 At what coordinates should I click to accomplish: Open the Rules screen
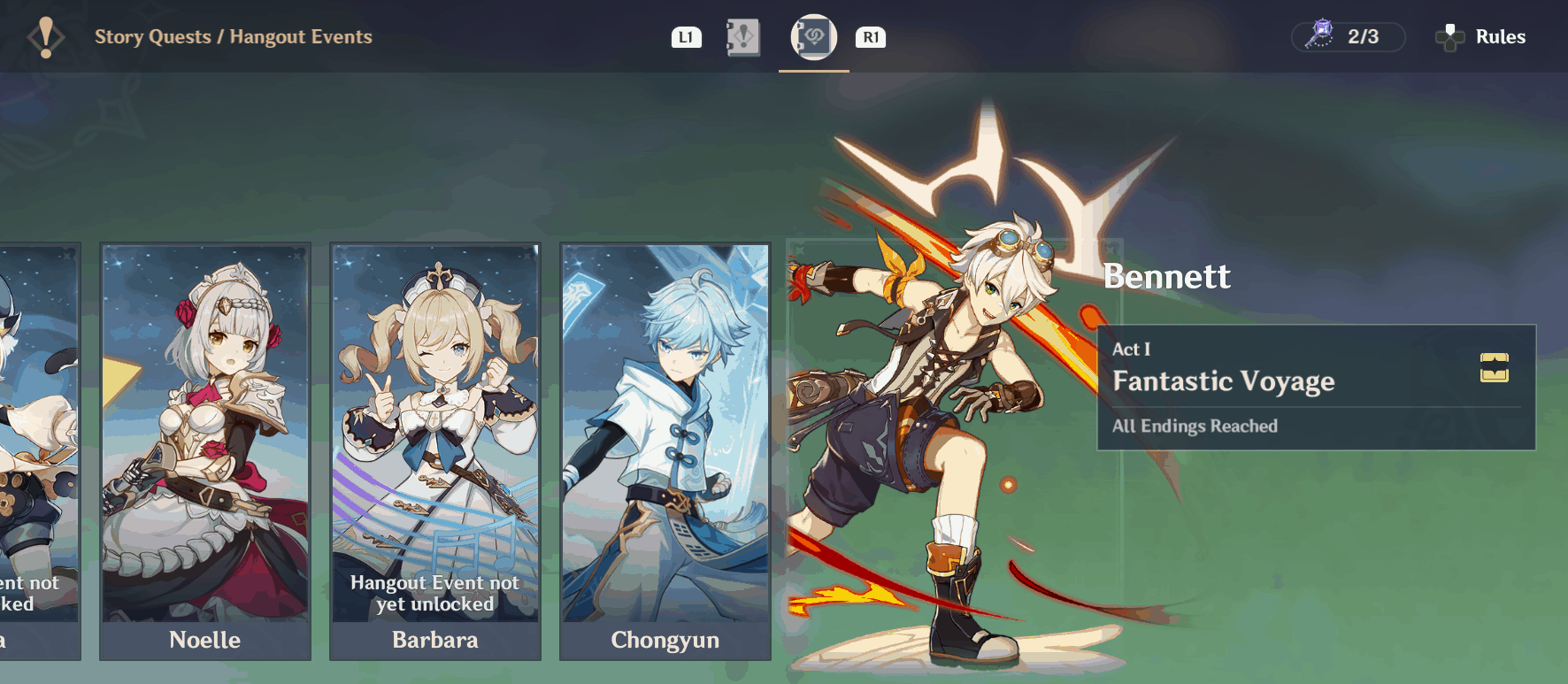[1501, 37]
